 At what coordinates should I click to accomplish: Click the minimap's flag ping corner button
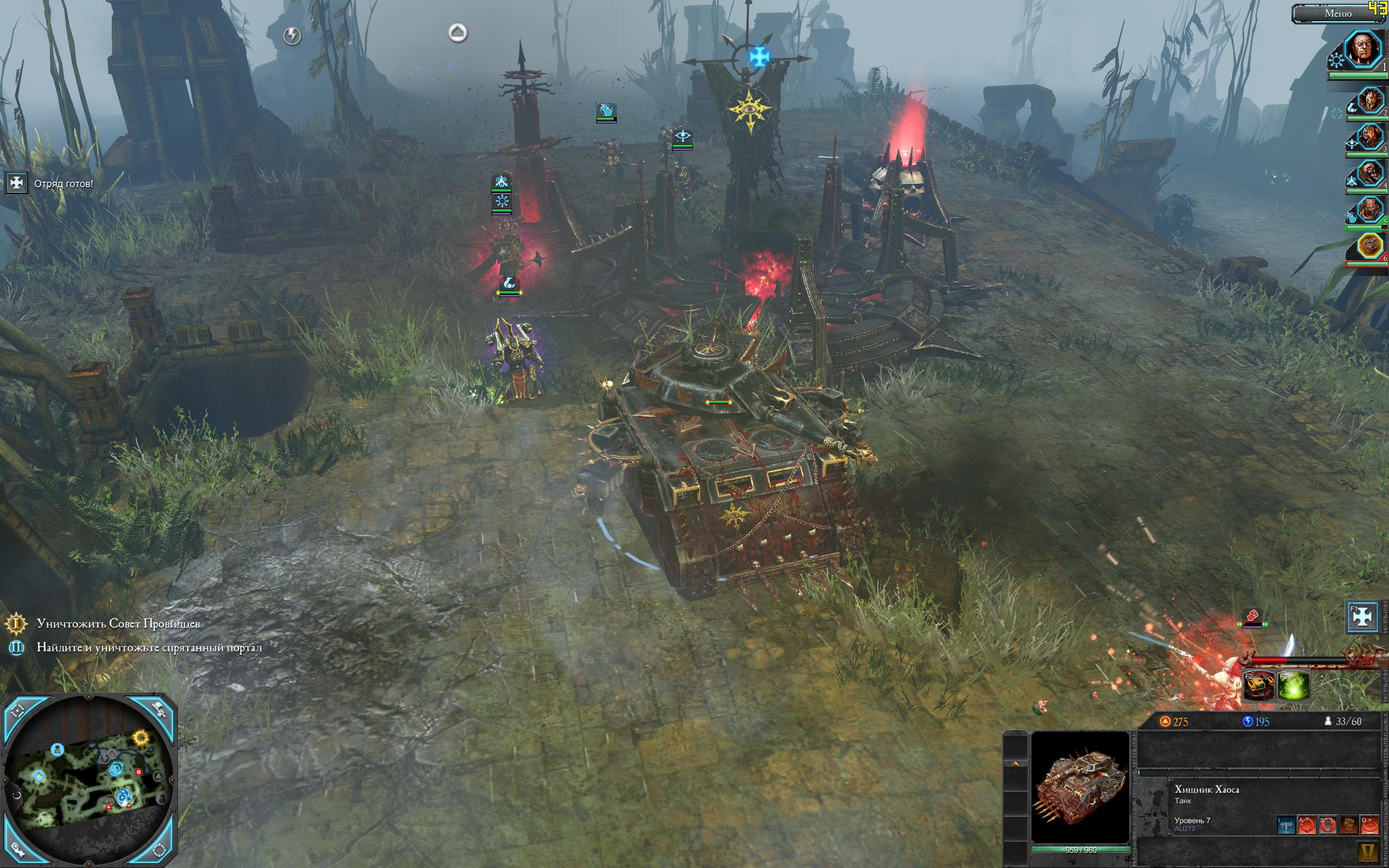click(158, 710)
